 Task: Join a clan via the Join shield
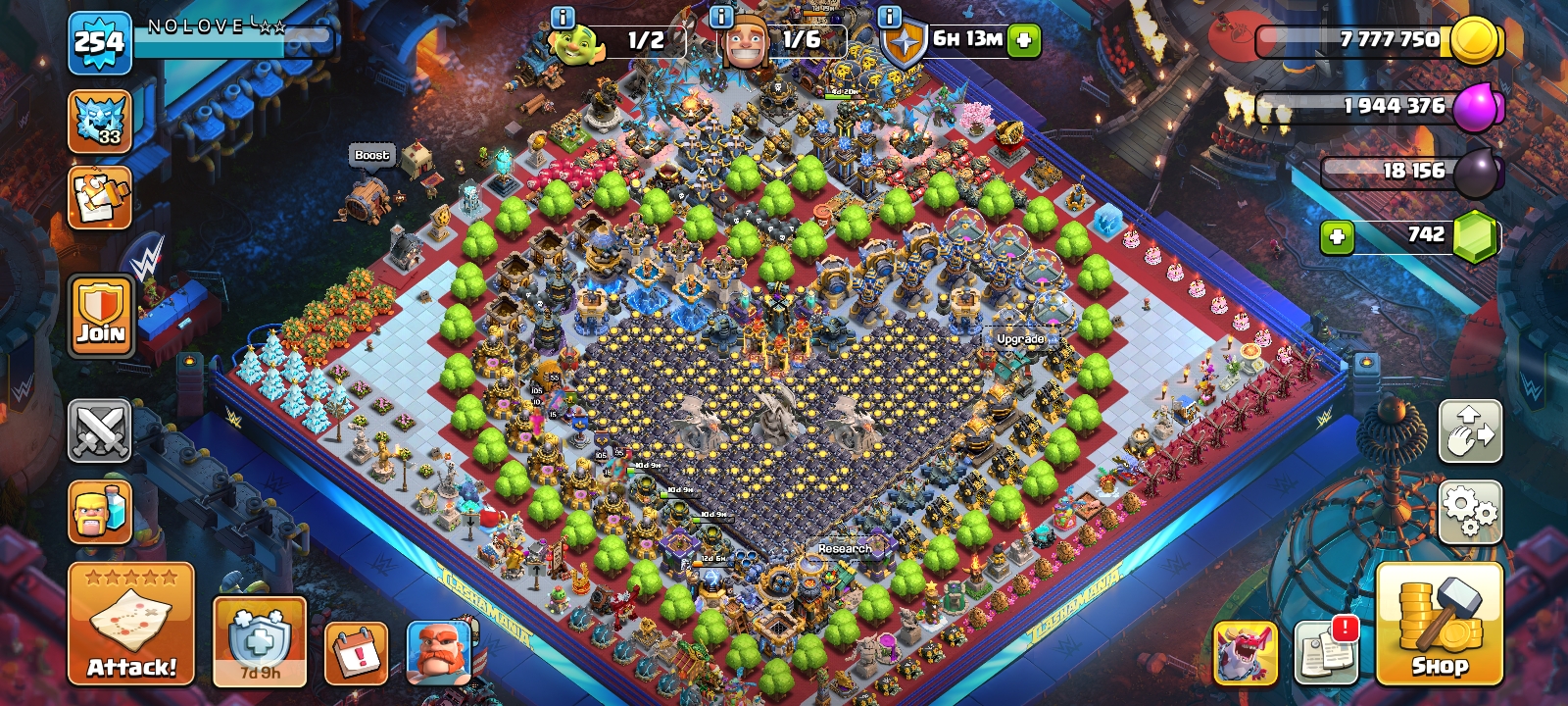(x=101, y=316)
